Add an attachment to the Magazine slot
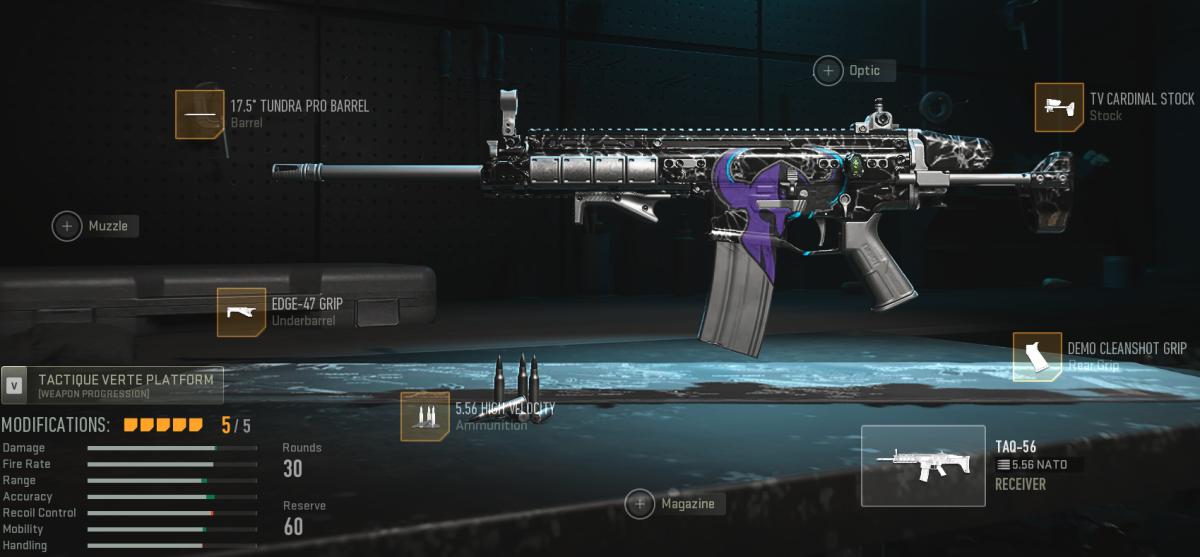The height and width of the screenshot is (557, 1200). pyautogui.click(x=640, y=504)
